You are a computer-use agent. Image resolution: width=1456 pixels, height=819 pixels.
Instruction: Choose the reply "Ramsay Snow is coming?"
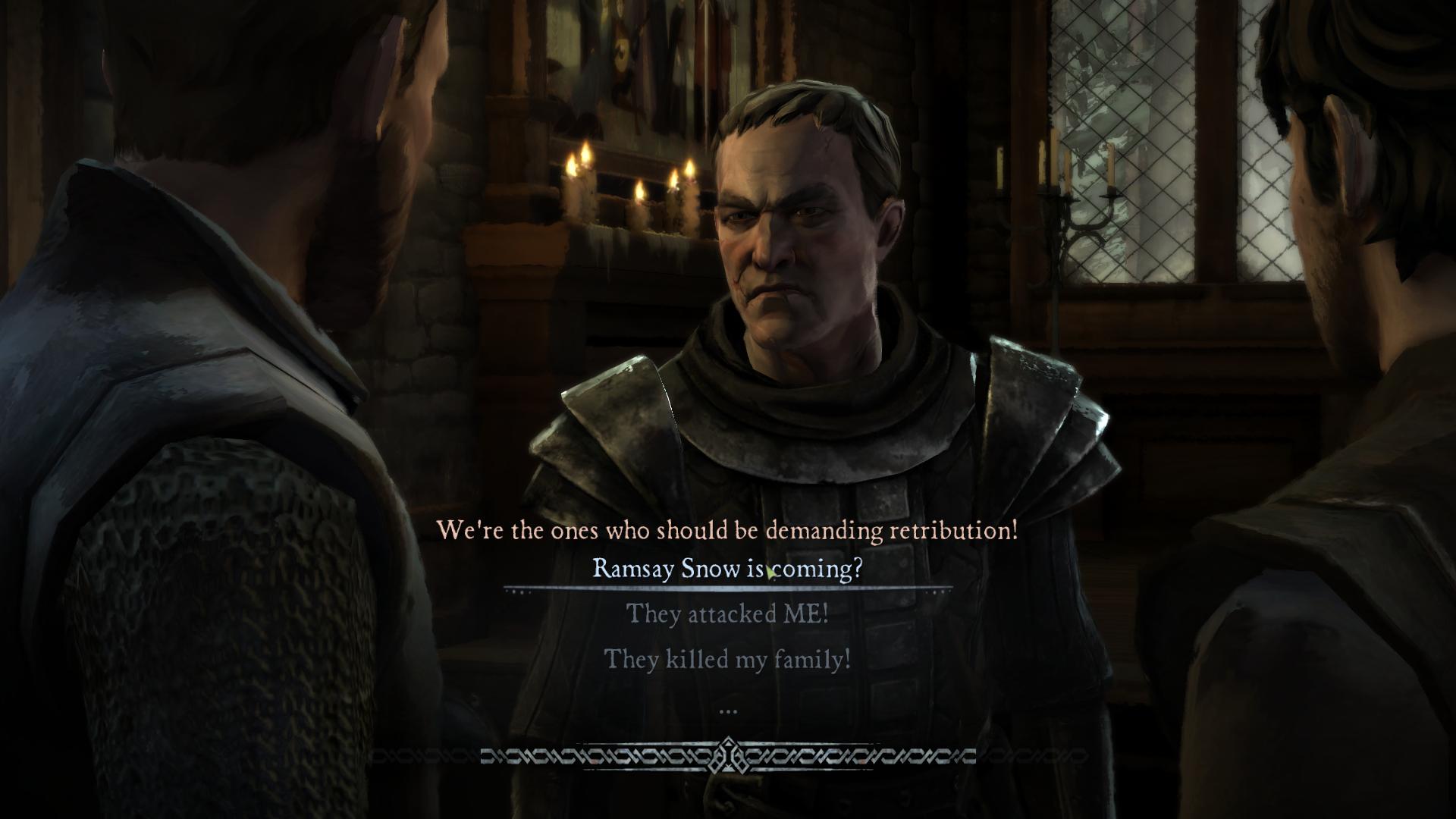(x=726, y=569)
